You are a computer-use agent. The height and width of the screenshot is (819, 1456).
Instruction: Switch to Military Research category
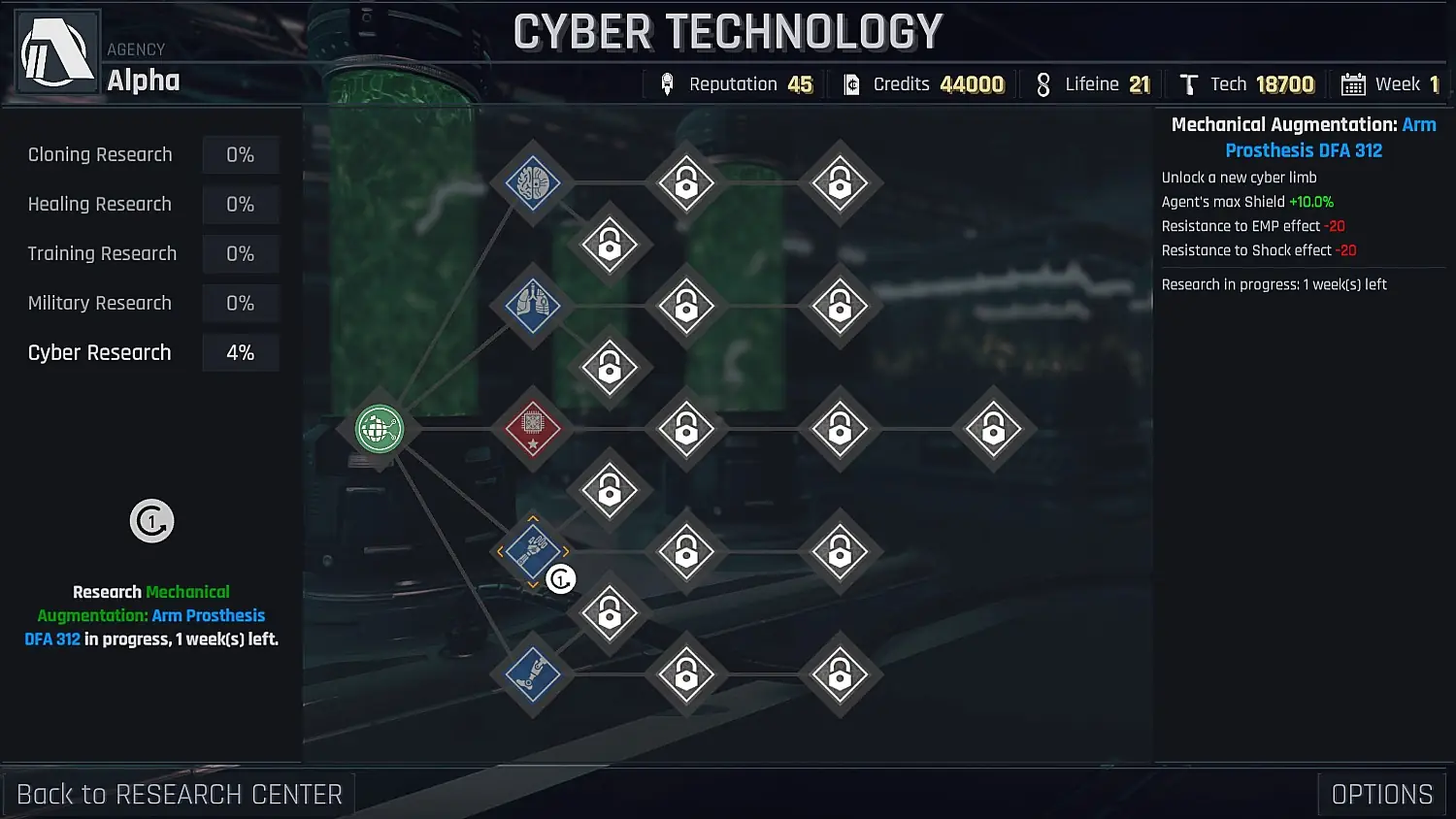(100, 303)
